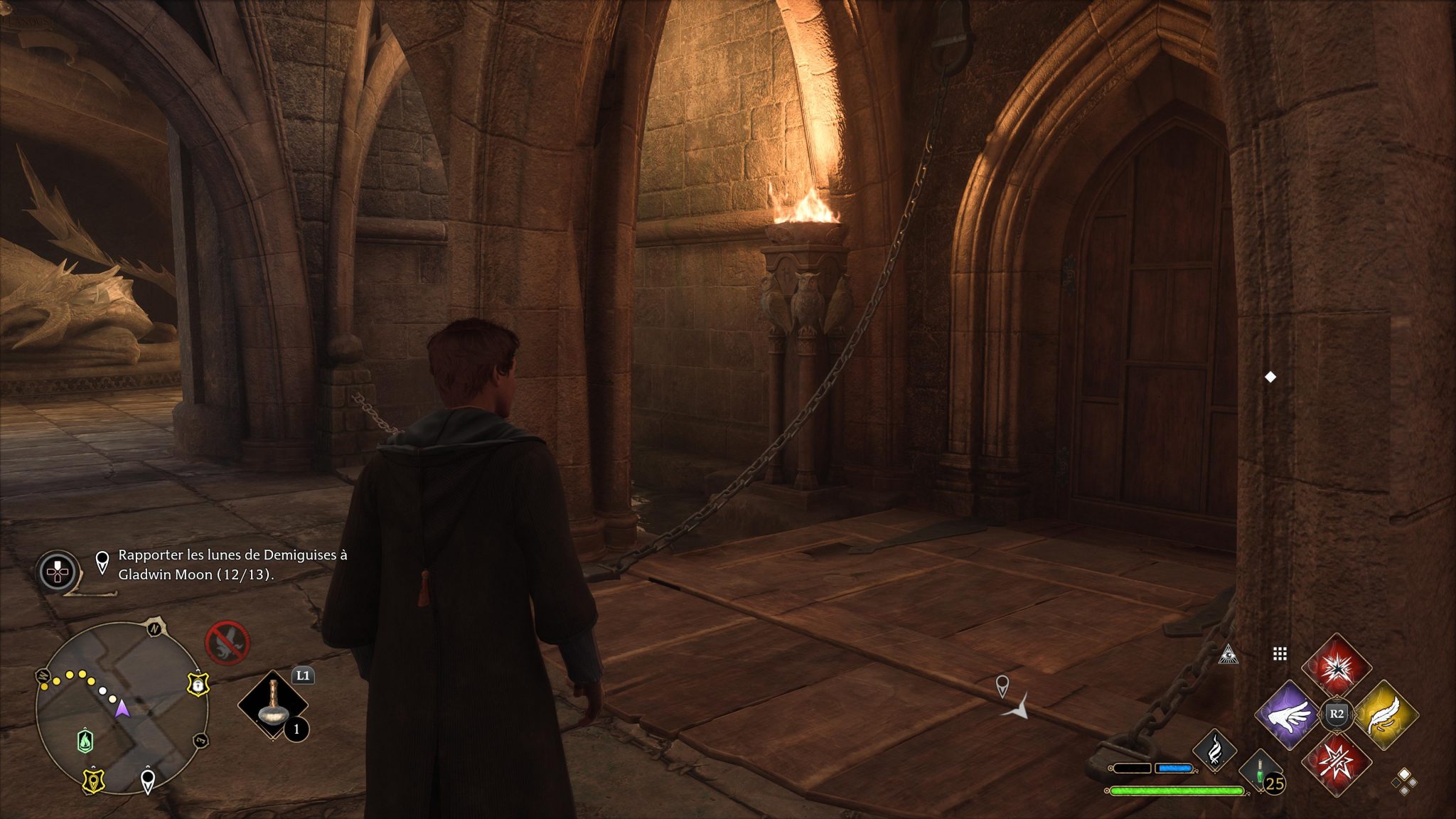This screenshot has height=819, width=1456.
Task: Cast the yellow feather Wingardium Leviosa spell
Action: [x=1385, y=714]
